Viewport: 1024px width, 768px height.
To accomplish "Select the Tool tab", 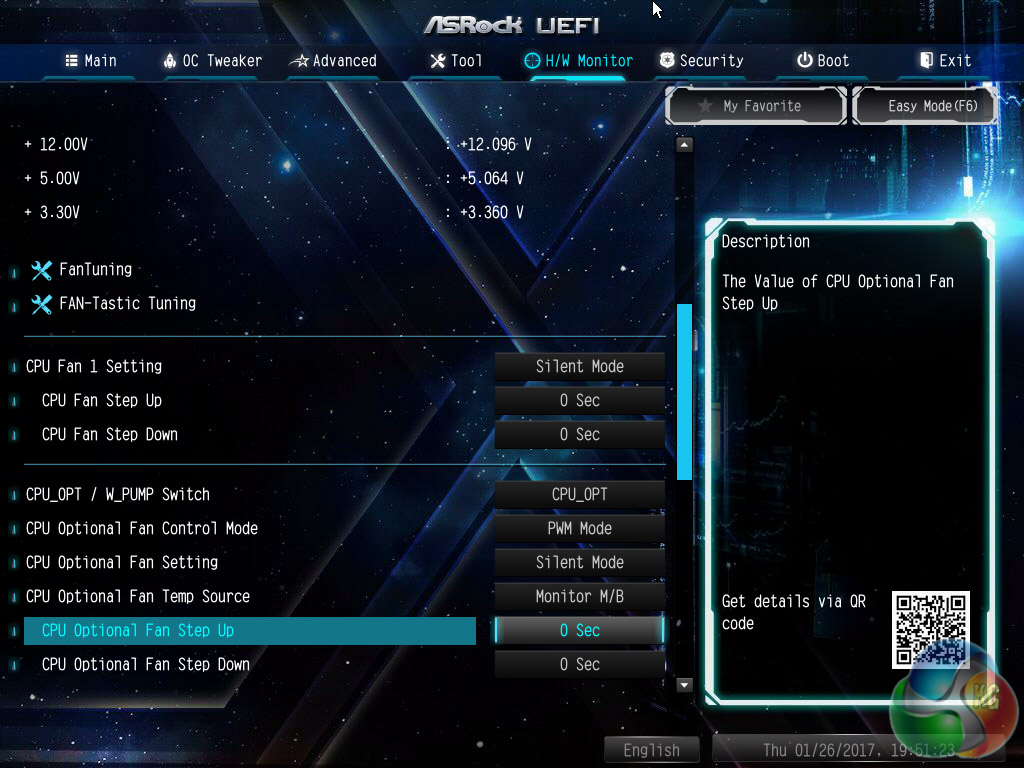I will [456, 61].
